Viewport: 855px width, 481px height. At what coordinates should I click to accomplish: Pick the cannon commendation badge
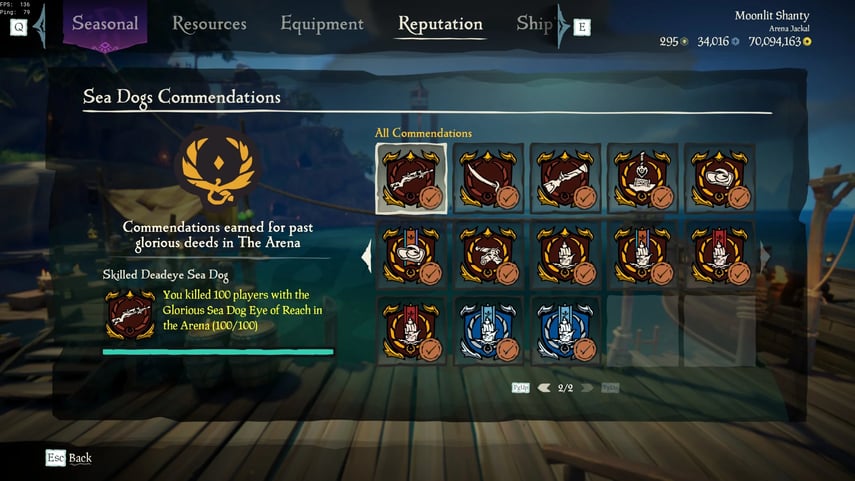pos(488,256)
